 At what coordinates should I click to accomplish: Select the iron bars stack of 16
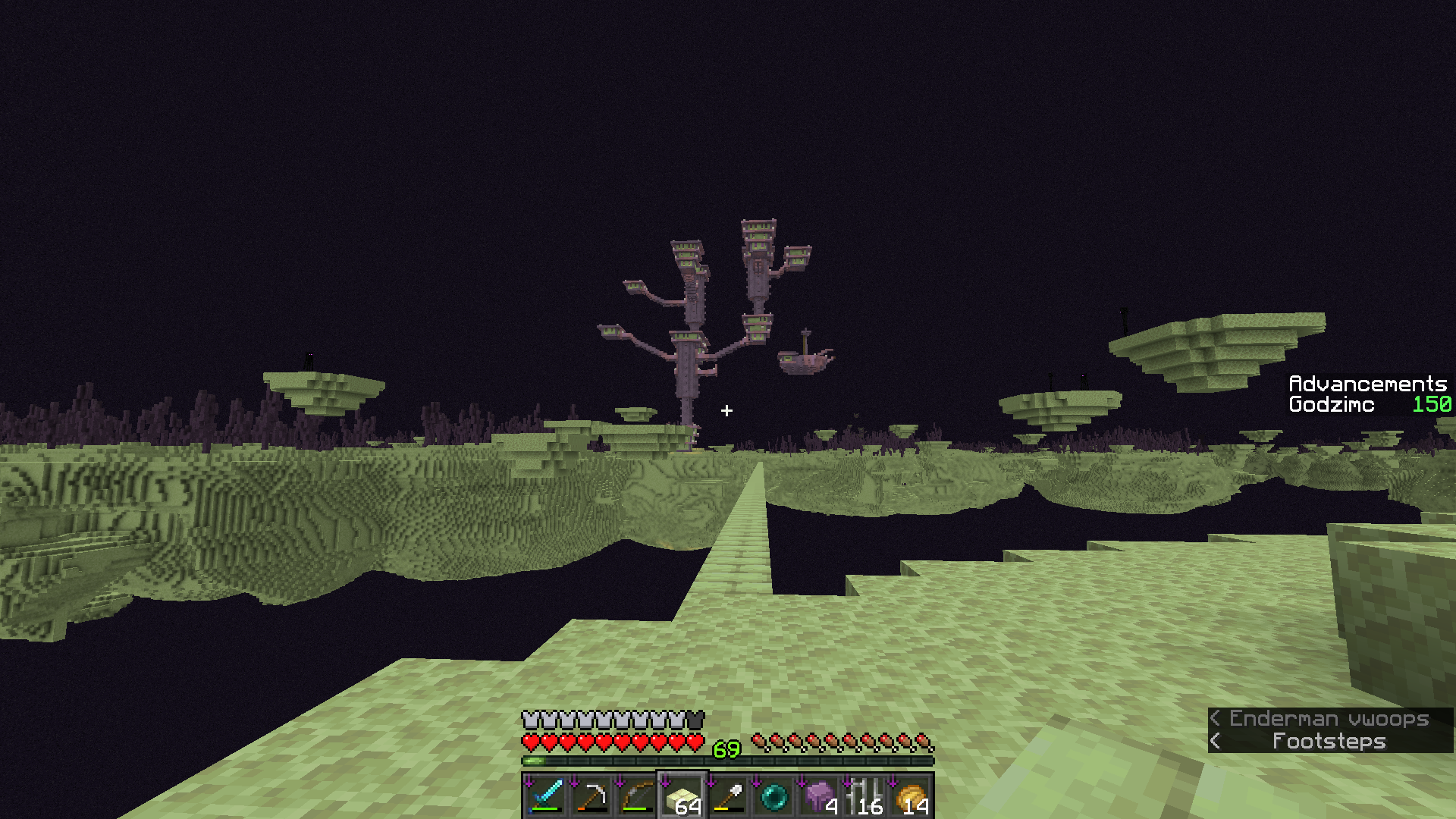point(864,796)
